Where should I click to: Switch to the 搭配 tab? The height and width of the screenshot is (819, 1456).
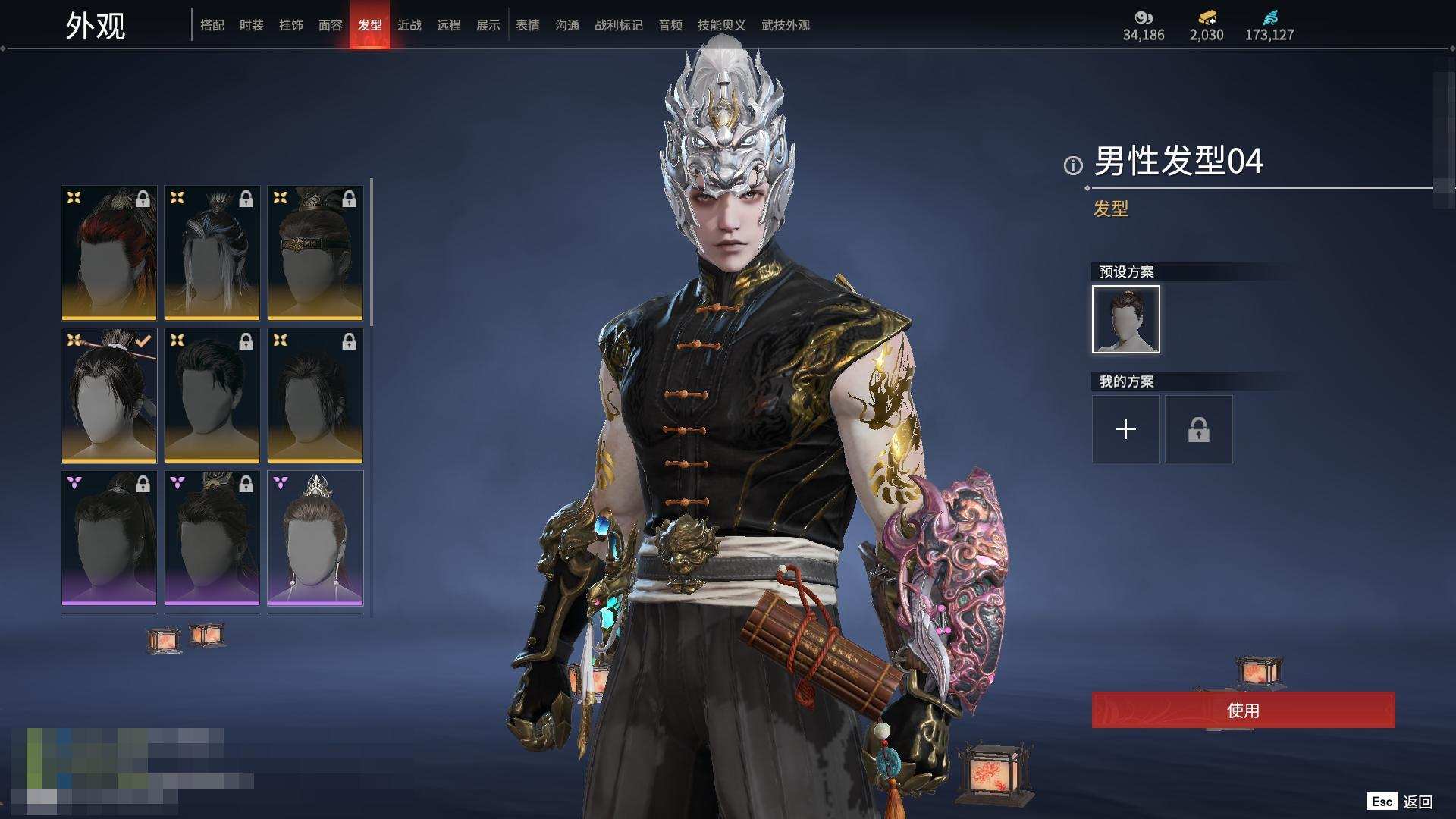click(x=212, y=25)
